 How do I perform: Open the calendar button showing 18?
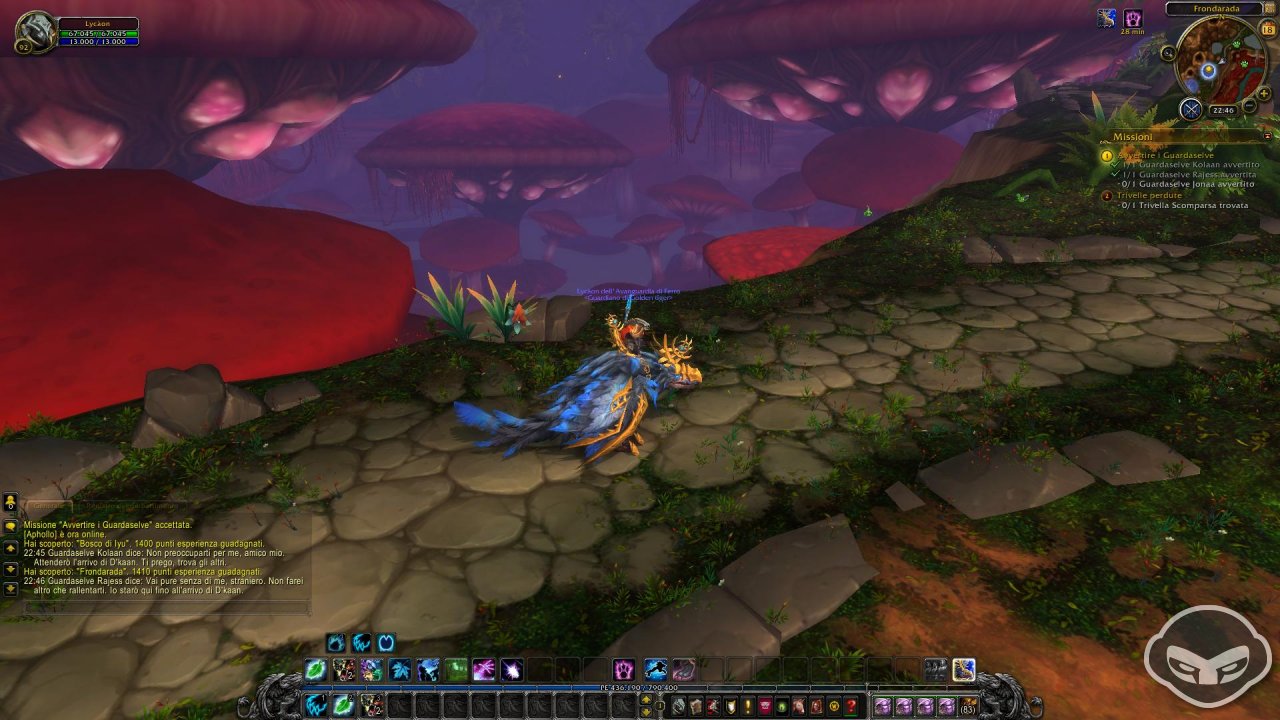pos(1267,29)
